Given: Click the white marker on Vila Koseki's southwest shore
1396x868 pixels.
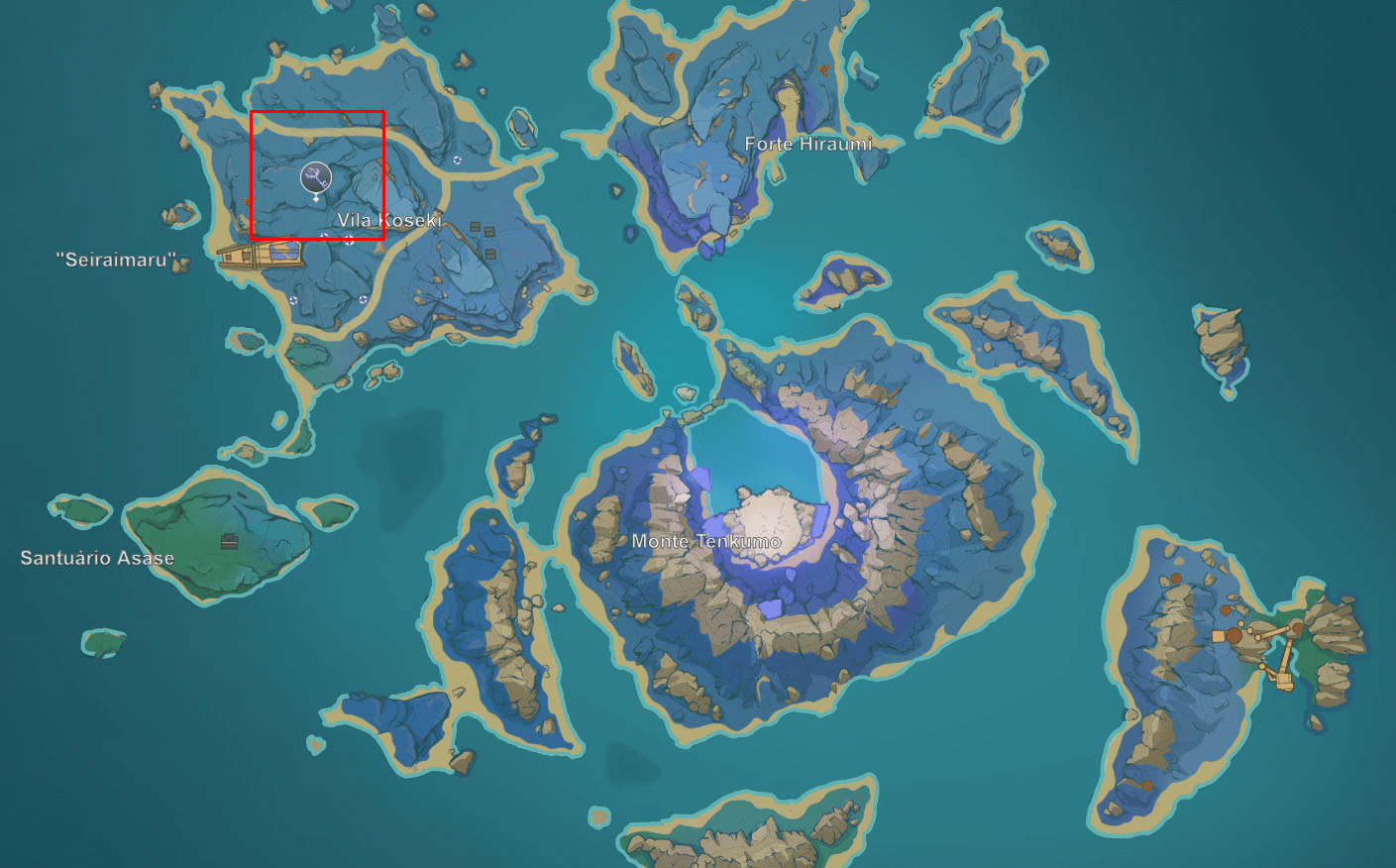Looking at the screenshot, I should (x=293, y=298).
